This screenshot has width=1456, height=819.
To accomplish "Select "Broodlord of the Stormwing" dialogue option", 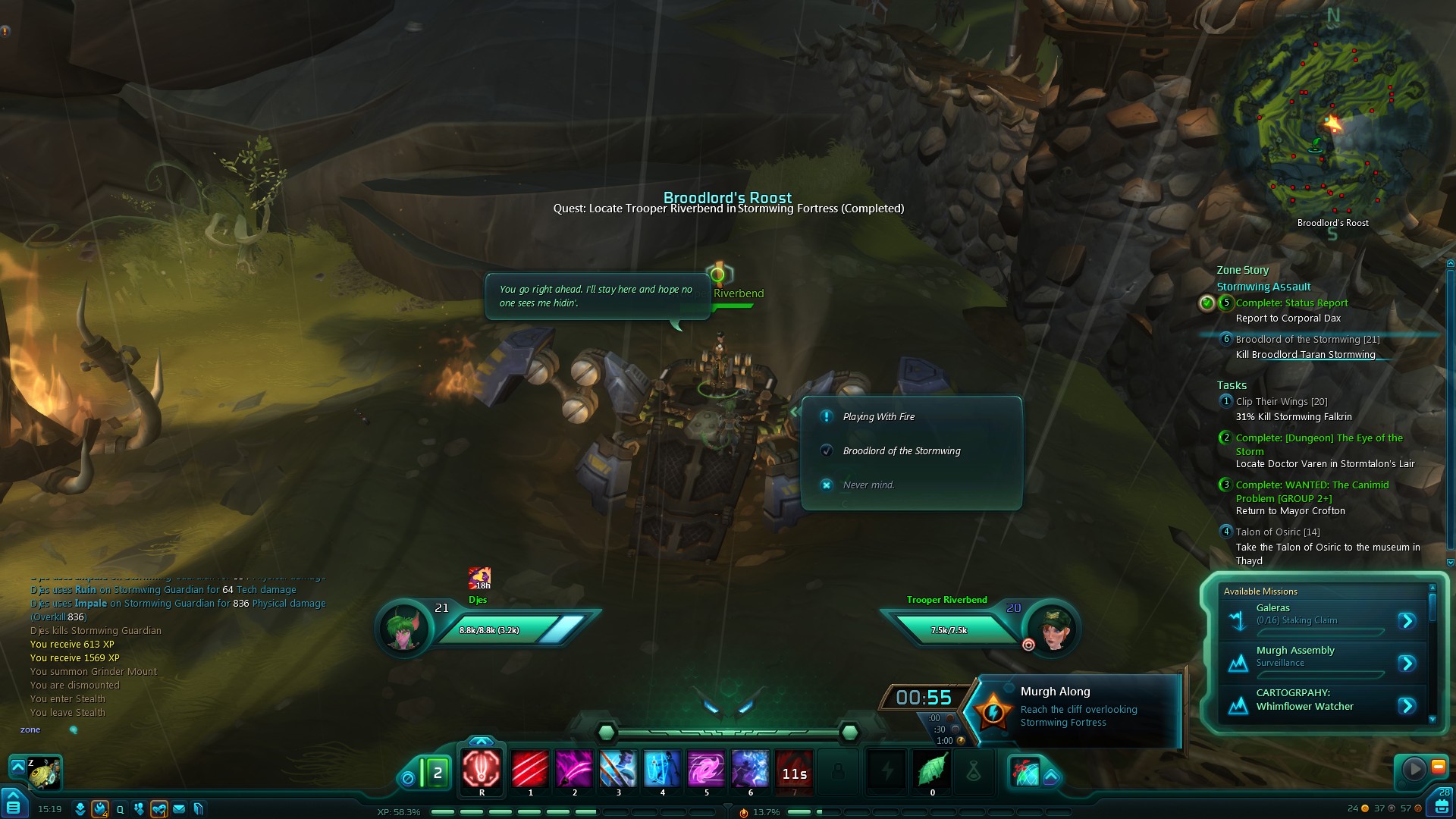I will tap(902, 451).
